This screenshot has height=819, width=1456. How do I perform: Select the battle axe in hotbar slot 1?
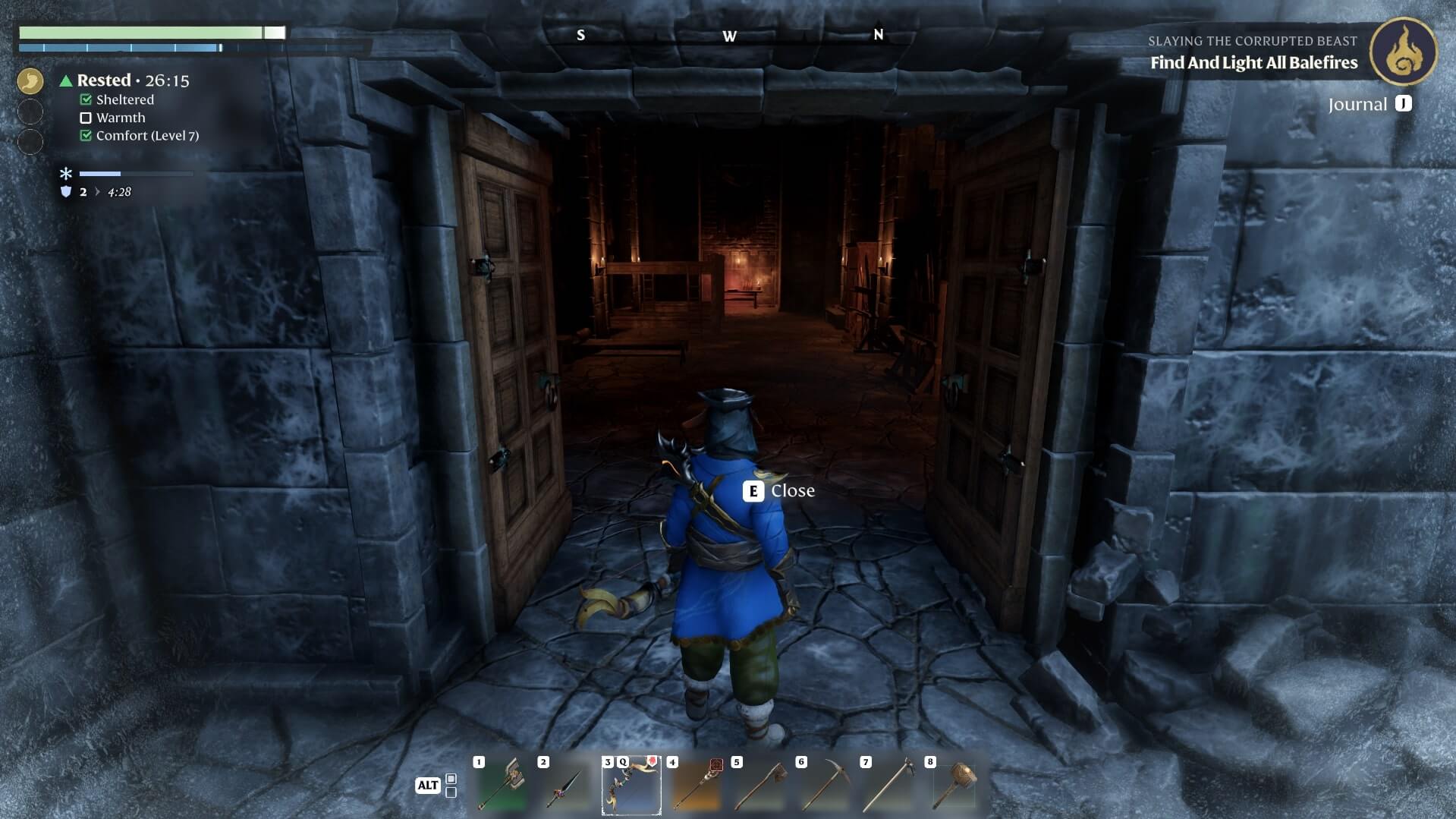coord(501,786)
